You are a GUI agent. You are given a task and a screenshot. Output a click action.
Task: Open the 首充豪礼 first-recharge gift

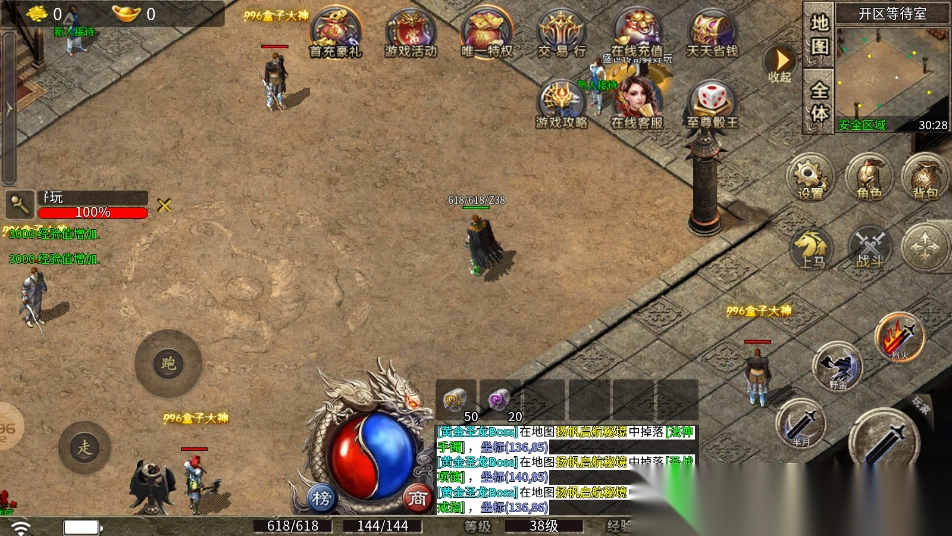tap(335, 32)
